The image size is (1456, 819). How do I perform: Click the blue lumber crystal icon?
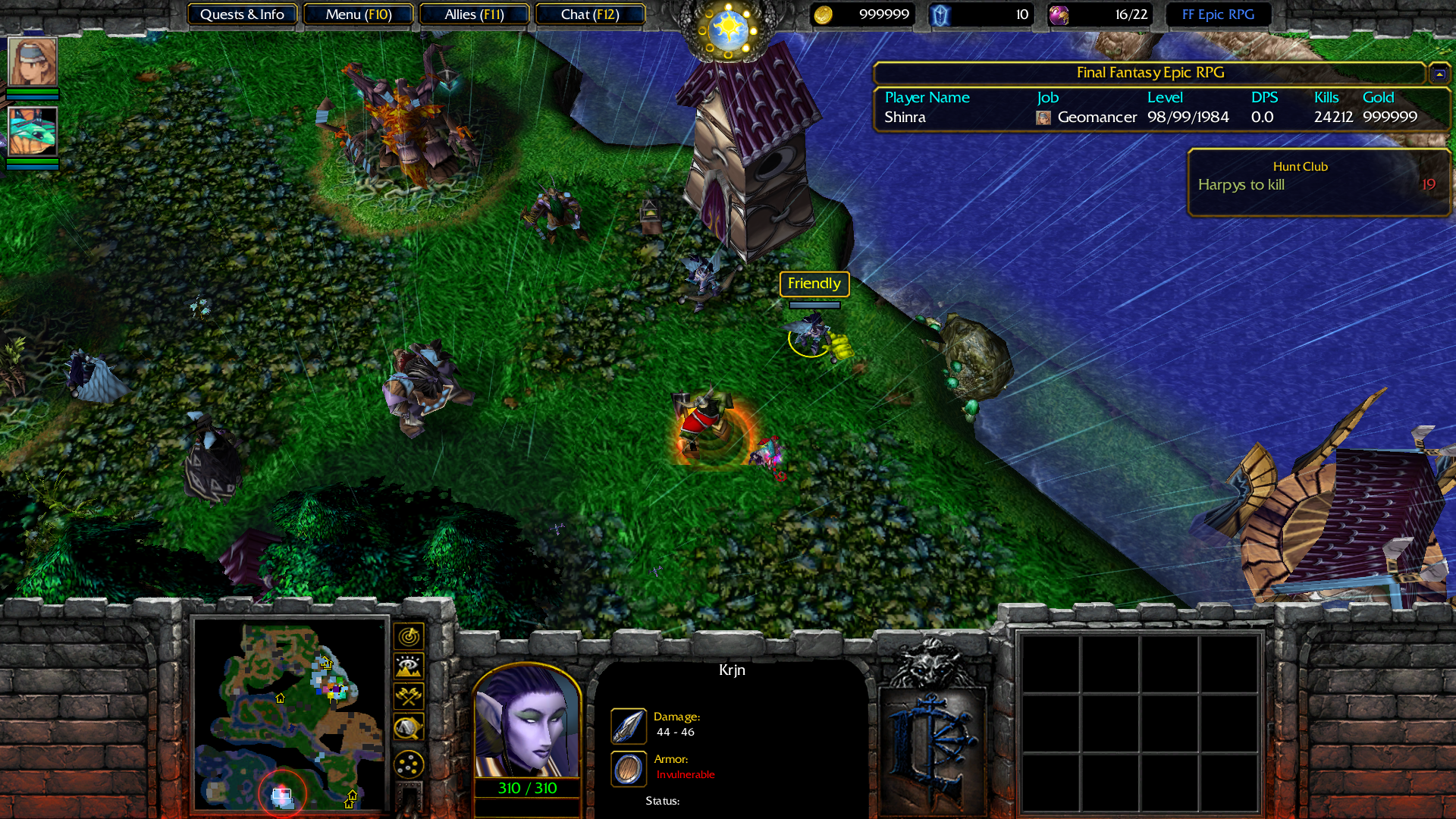coord(940,14)
